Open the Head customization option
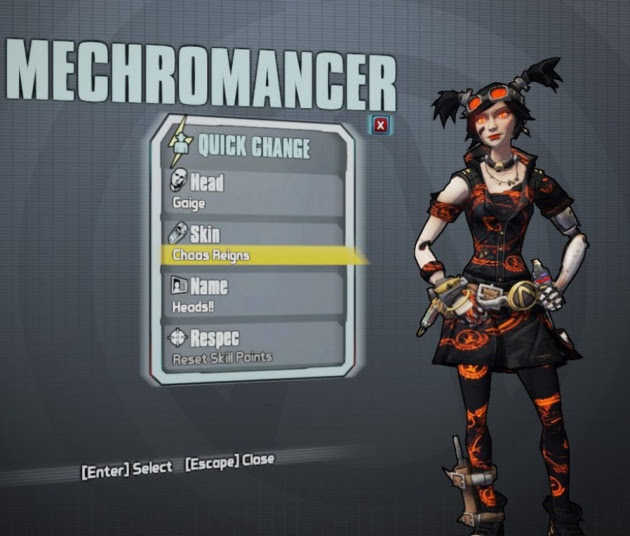The image size is (630, 536). pos(255,191)
